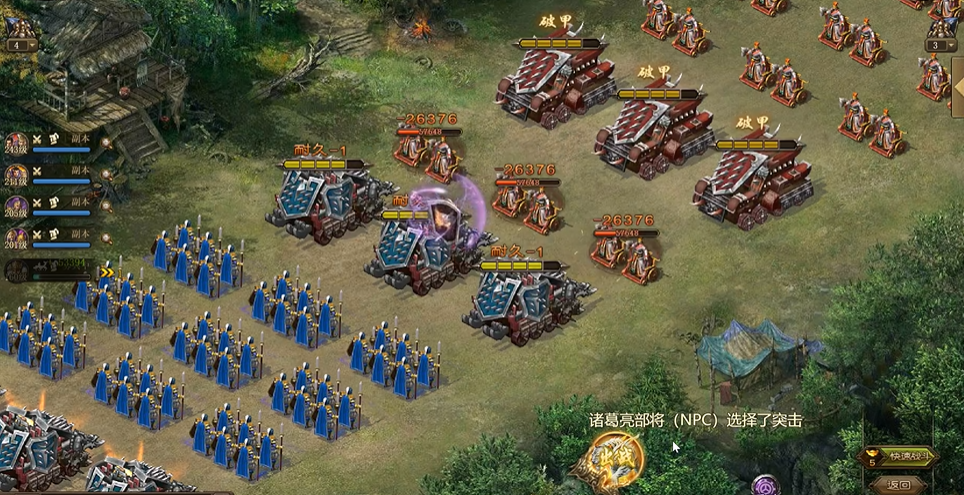
Task: Activate the purple round skill icon
Action: point(766,486)
